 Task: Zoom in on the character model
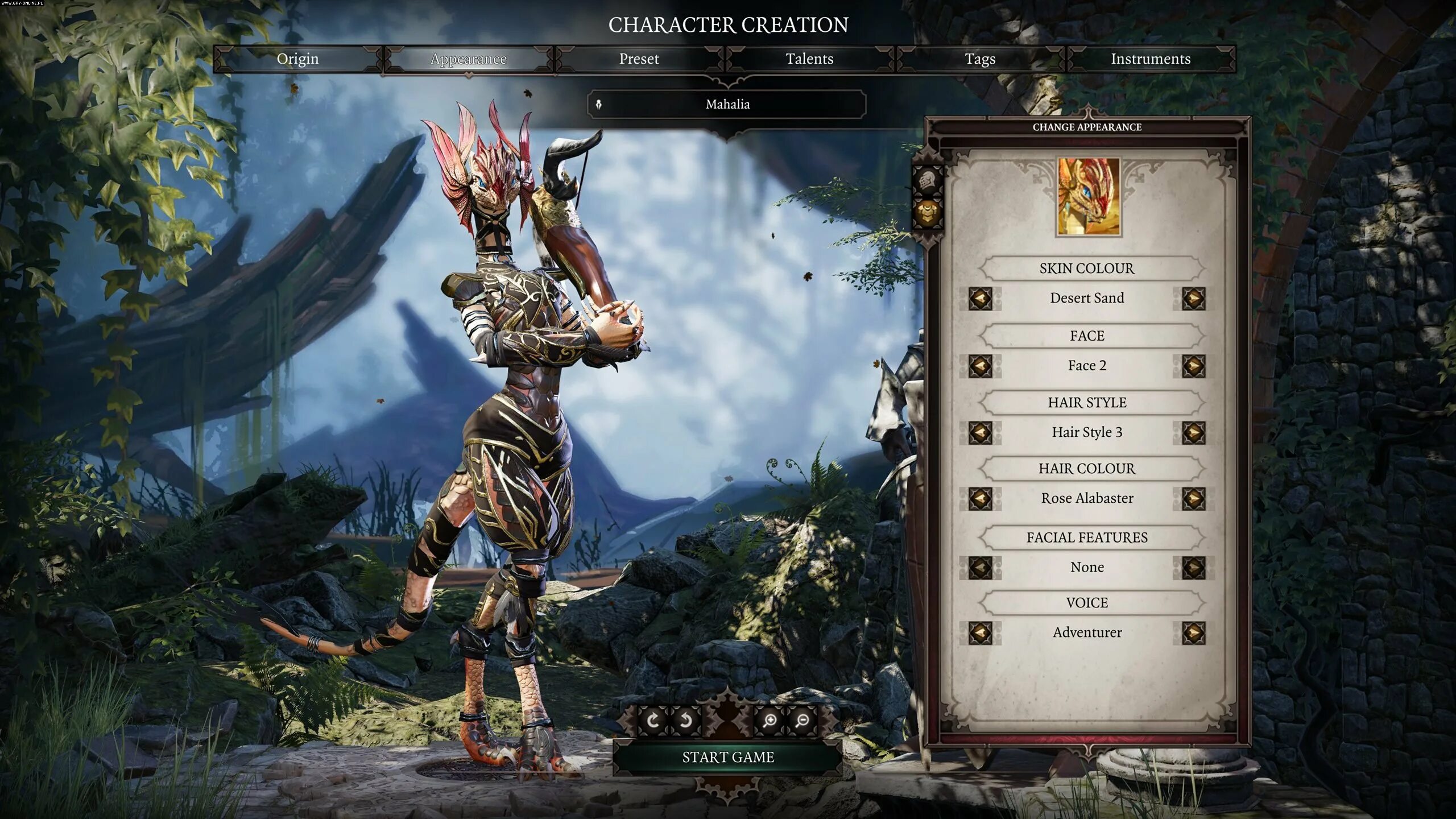click(770, 721)
